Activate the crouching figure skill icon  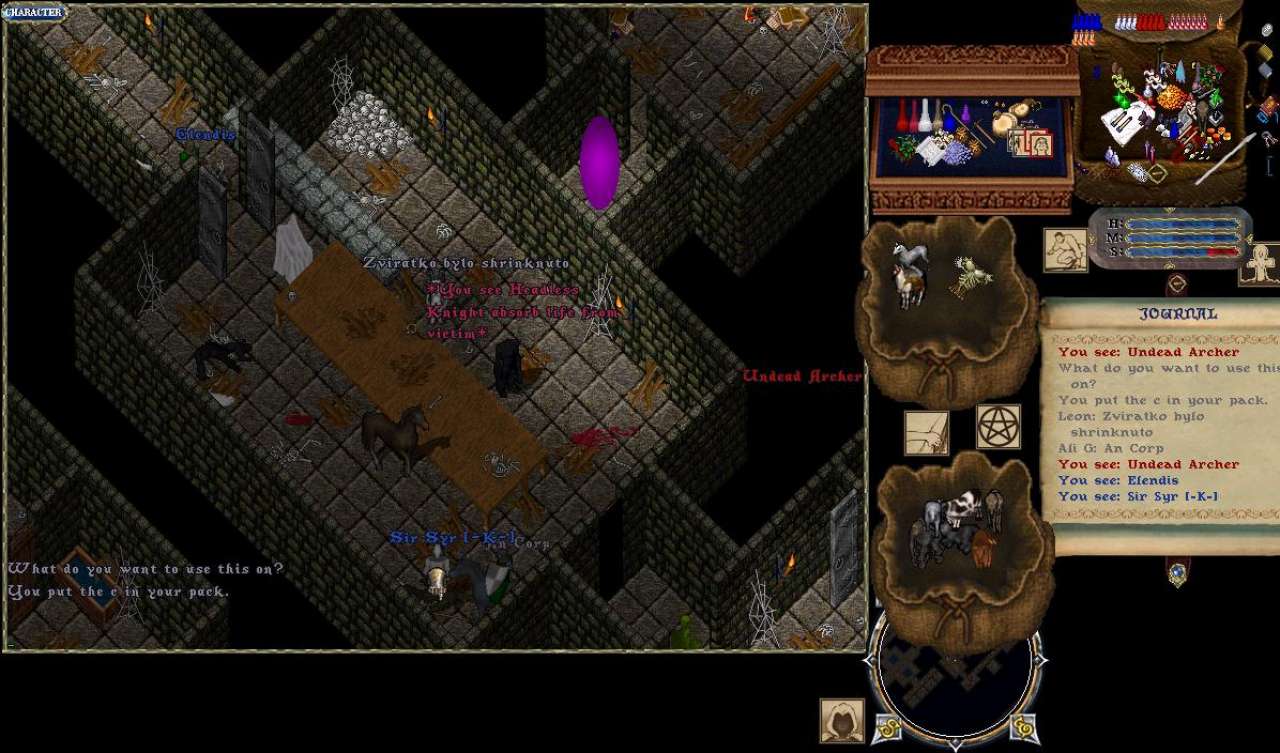point(1065,250)
